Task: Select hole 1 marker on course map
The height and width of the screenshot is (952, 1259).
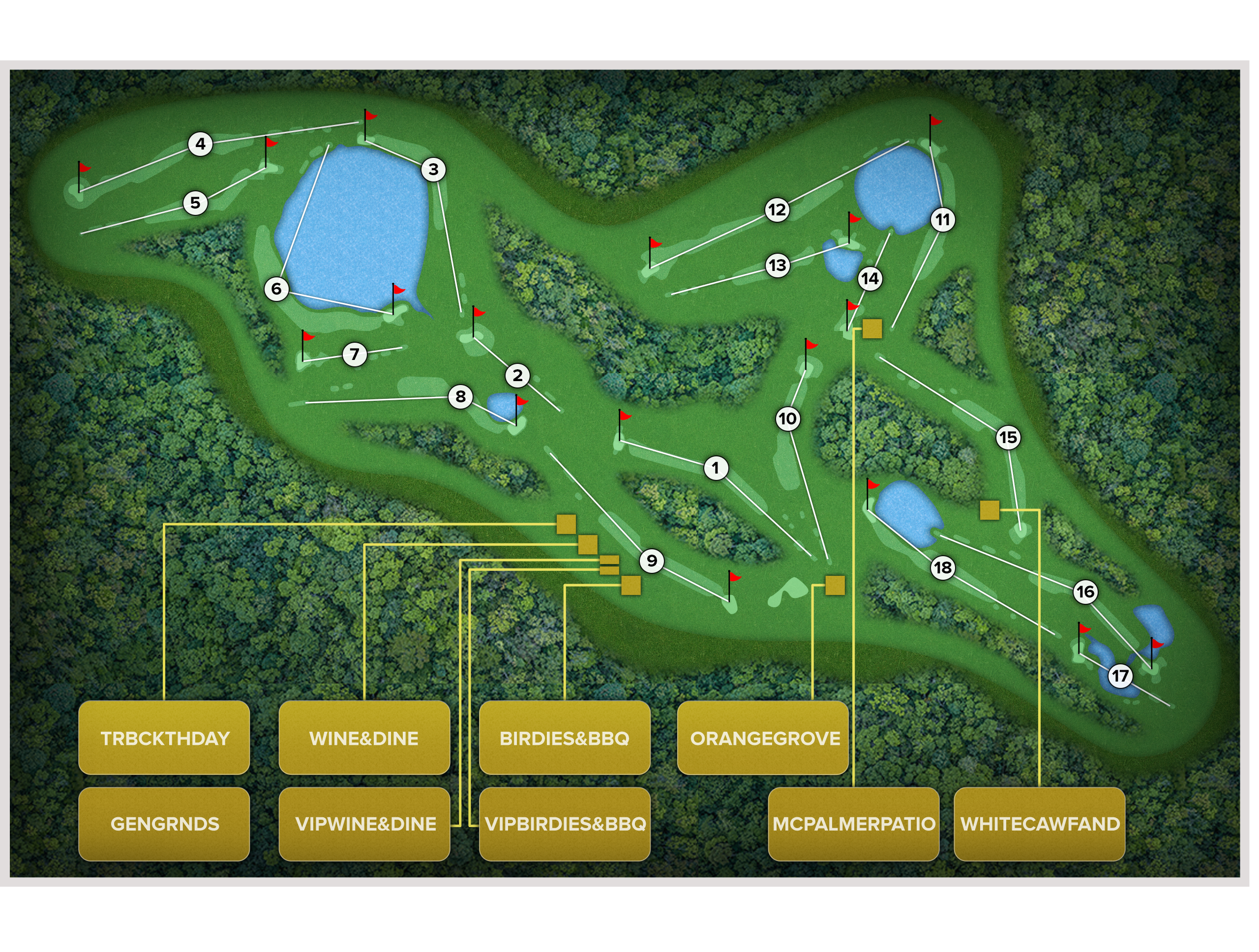Action: (x=716, y=468)
